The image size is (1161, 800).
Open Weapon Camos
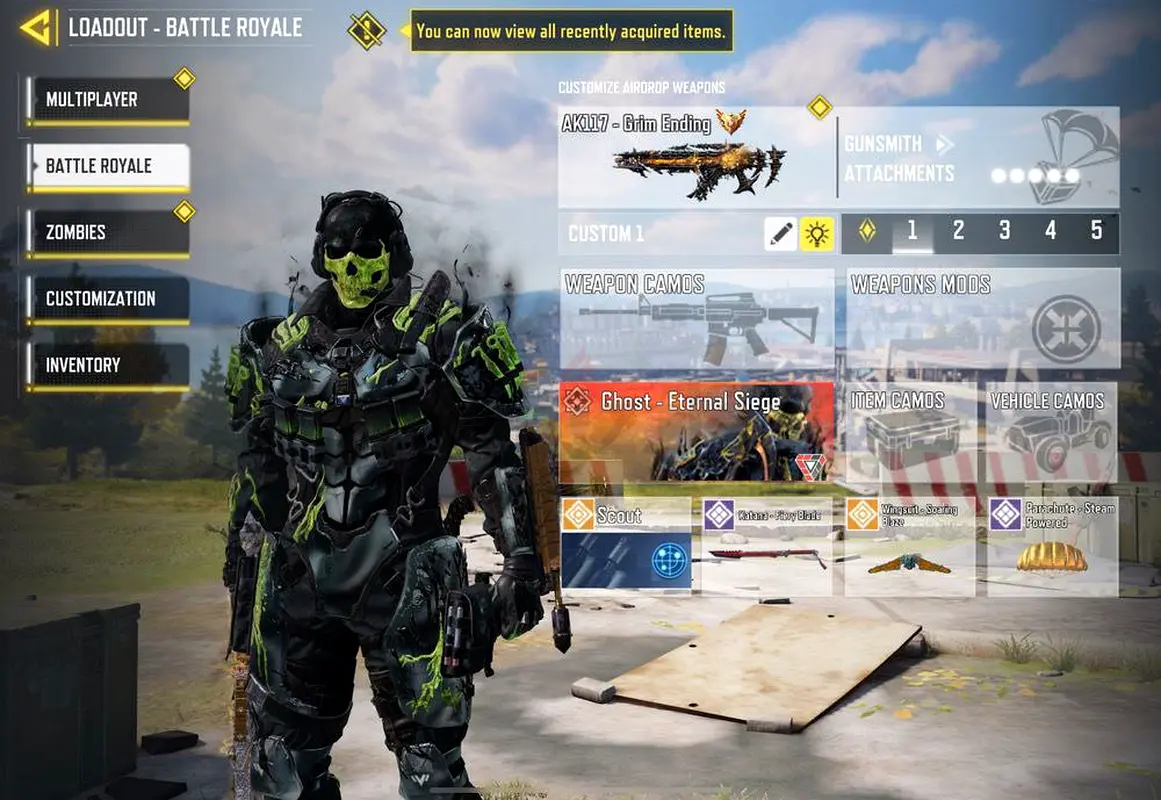[697, 318]
